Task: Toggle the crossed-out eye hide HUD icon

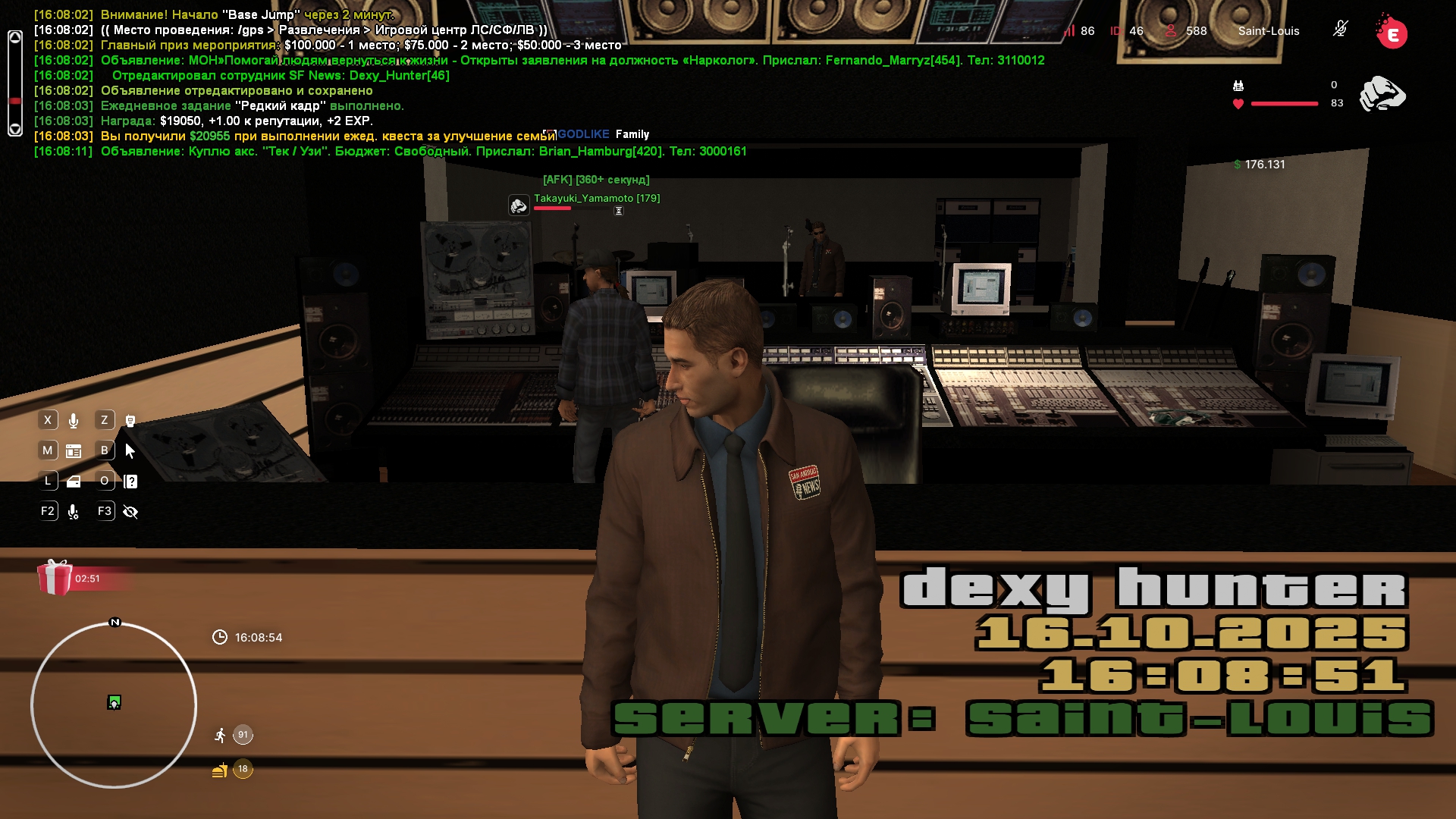Action: coord(130,512)
